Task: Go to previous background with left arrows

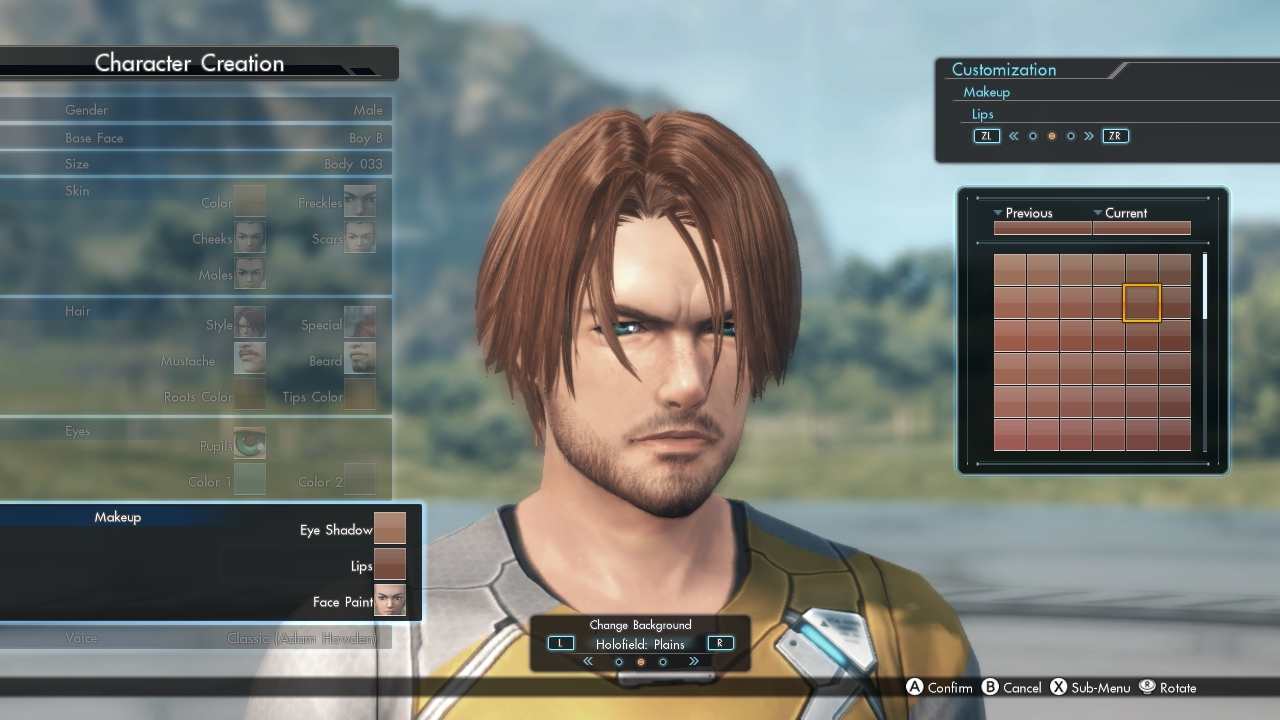Action: [588, 661]
